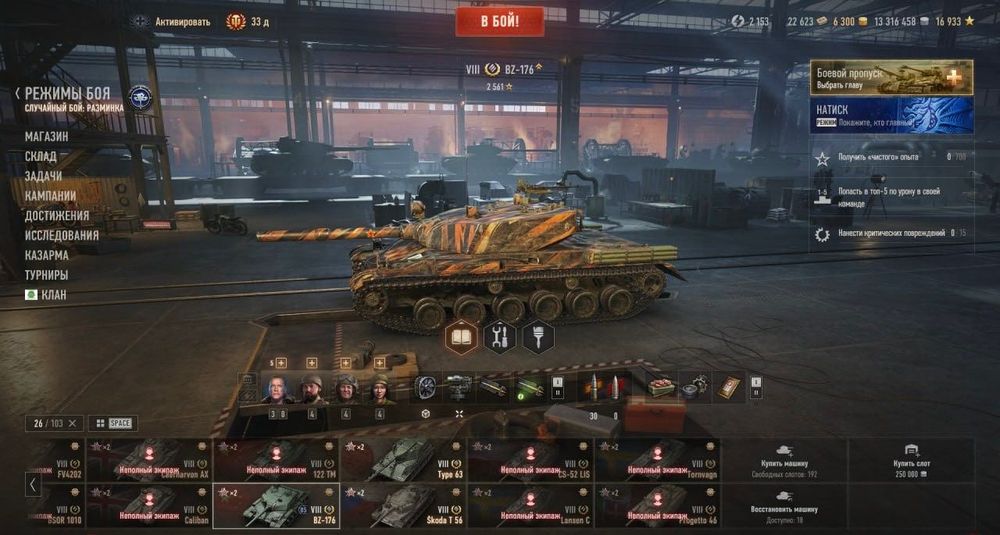
Task: Go to the ЗАДАЧИ missions menu
Action: [x=43, y=176]
